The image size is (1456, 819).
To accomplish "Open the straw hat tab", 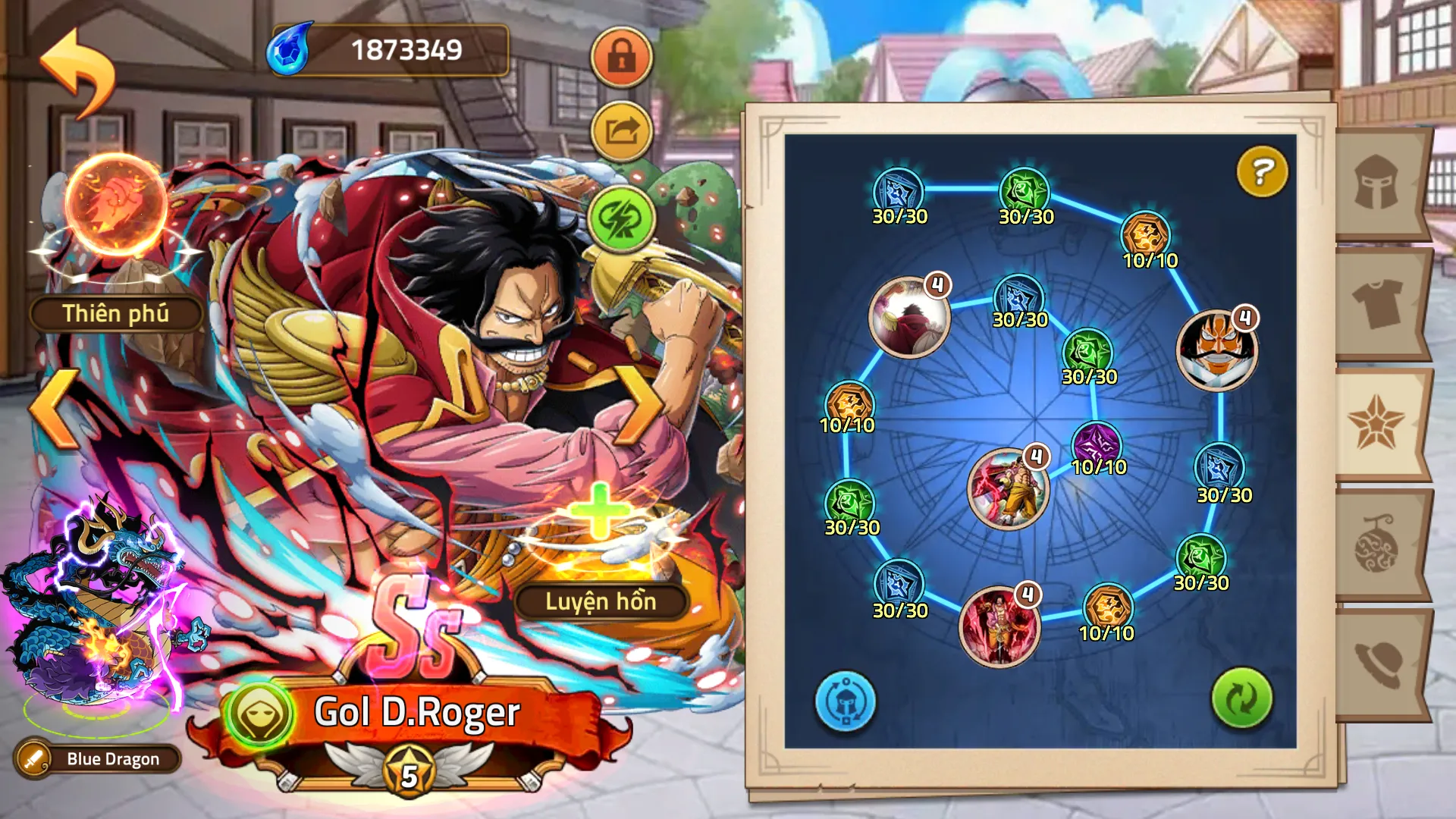I will [1377, 664].
